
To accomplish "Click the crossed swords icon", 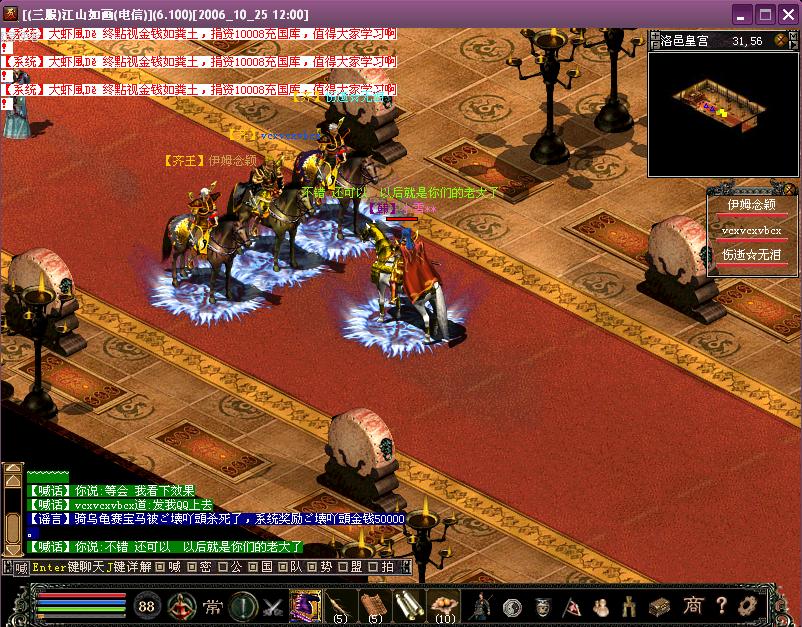I will click(x=273, y=606).
